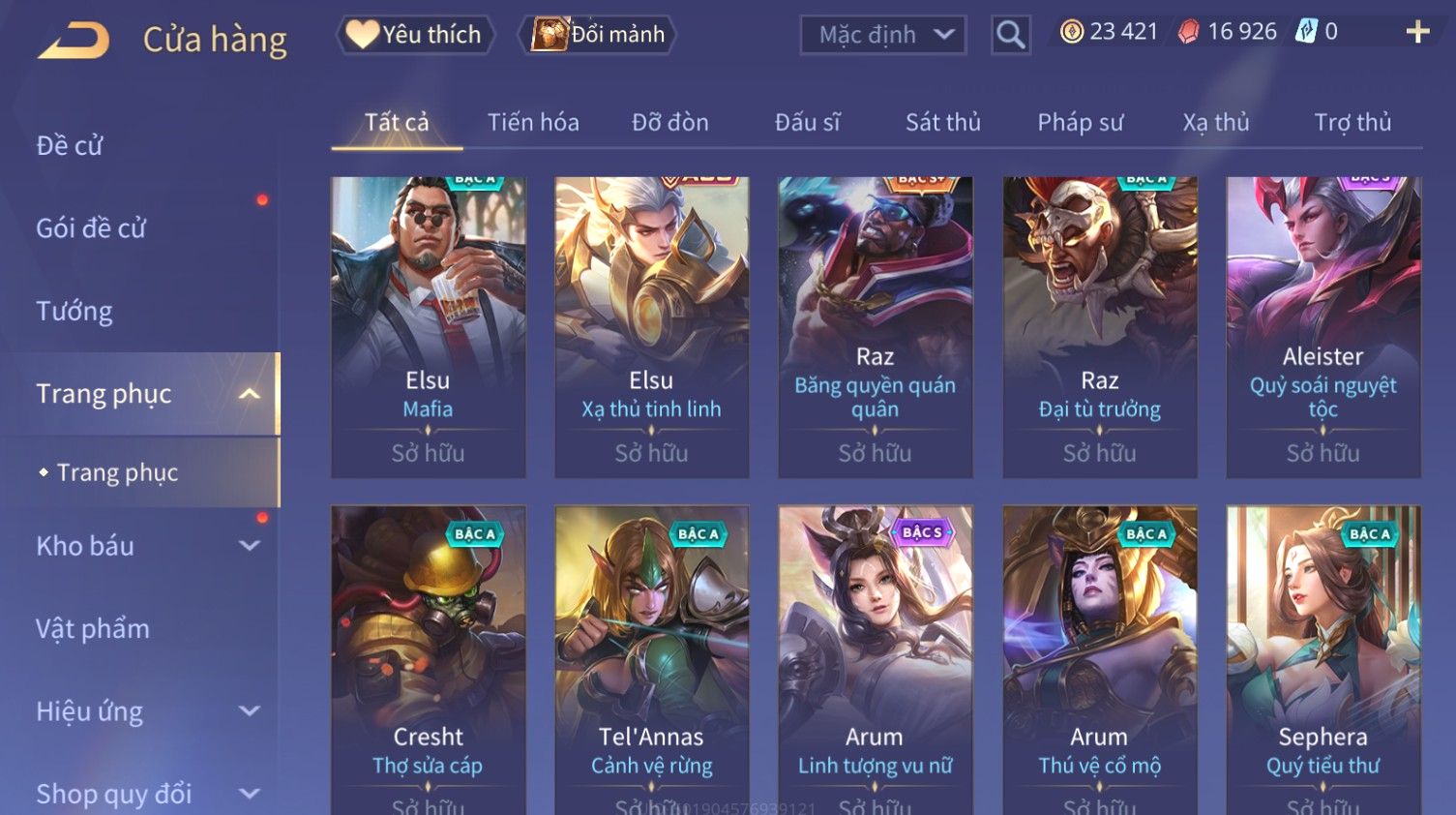
Task: Select the Pháp sư tab
Action: coord(1080,123)
